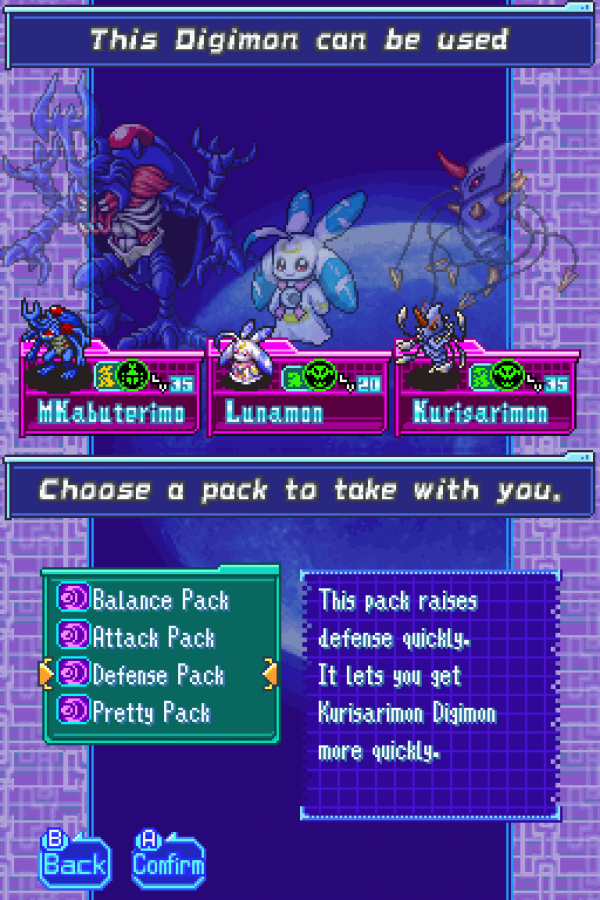This screenshot has height=900, width=600.
Task: Select the Balance Pack option
Action: (x=159, y=600)
